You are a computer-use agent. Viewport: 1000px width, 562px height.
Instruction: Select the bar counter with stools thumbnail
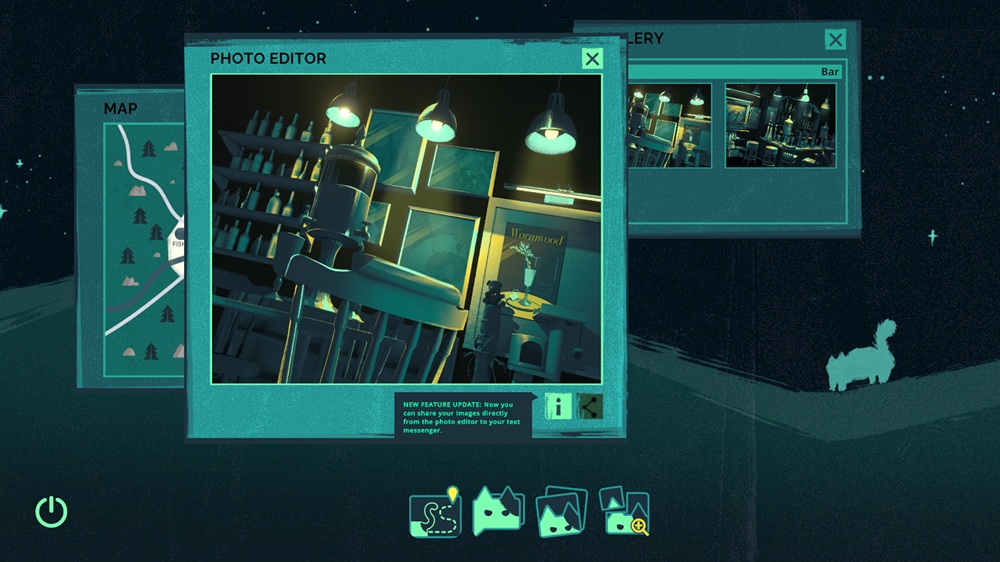[780, 125]
